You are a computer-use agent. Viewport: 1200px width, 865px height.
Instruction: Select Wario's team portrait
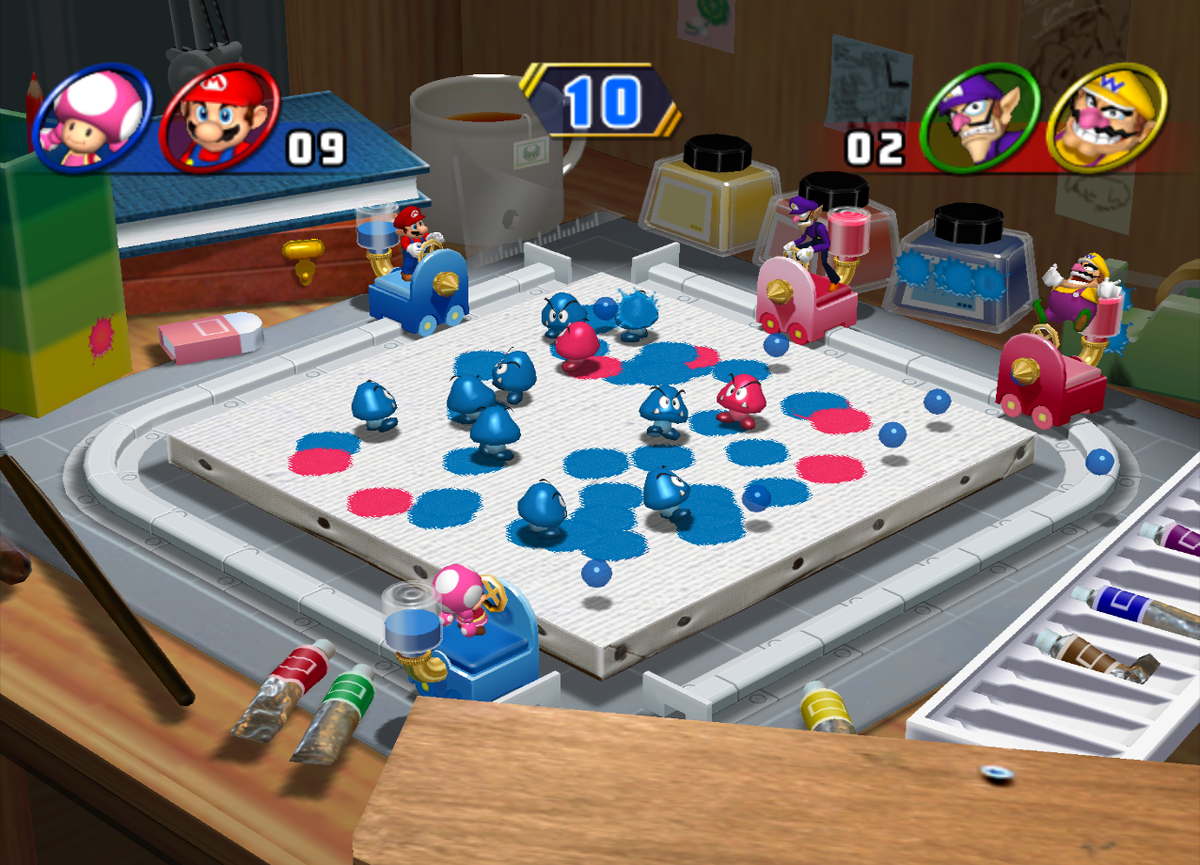click(x=1104, y=119)
